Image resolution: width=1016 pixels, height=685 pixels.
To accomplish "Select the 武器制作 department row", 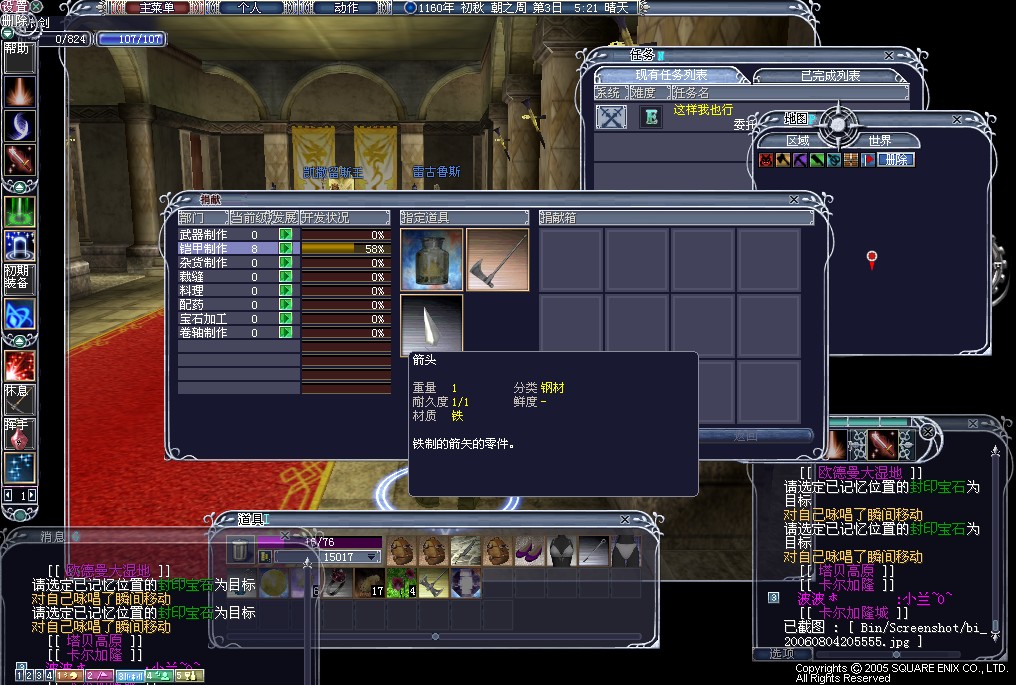I will 203,234.
